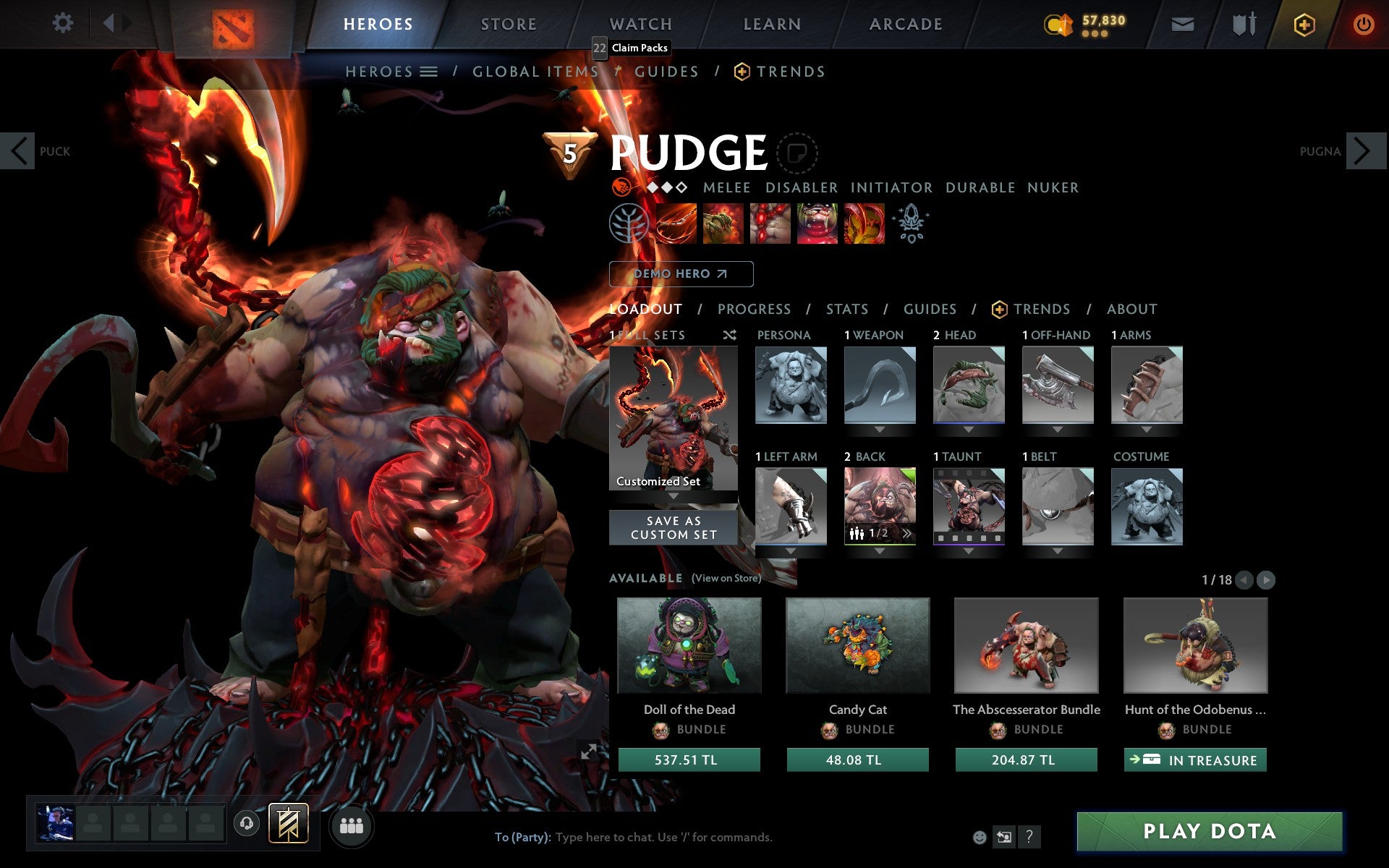Open the Dota Plus hexagon icon

pos(1304,23)
